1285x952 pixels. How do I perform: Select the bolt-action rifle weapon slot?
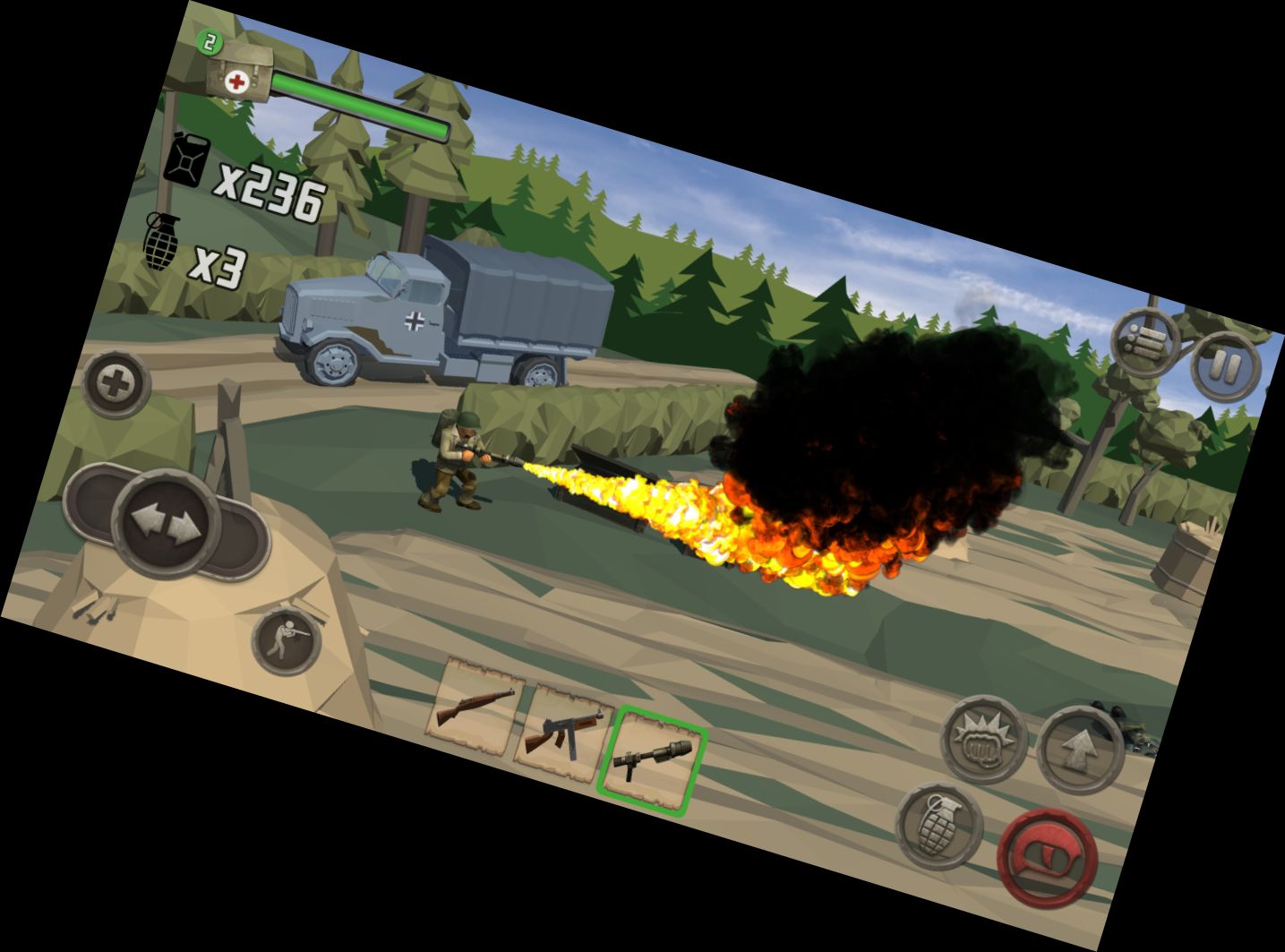click(x=475, y=704)
